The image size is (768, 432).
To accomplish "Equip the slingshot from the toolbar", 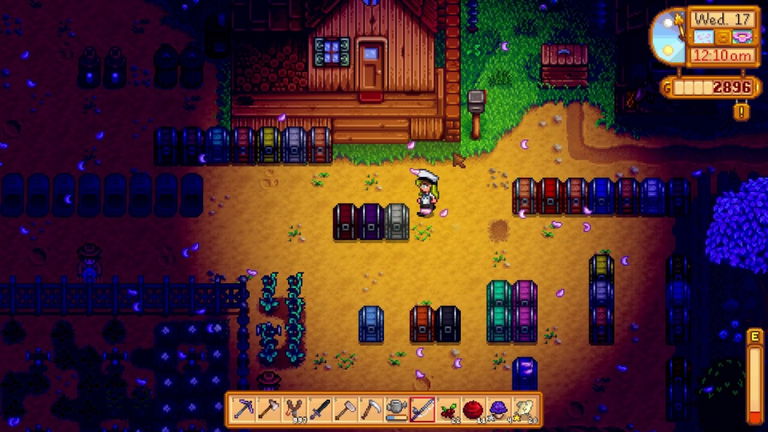I will point(294,408).
